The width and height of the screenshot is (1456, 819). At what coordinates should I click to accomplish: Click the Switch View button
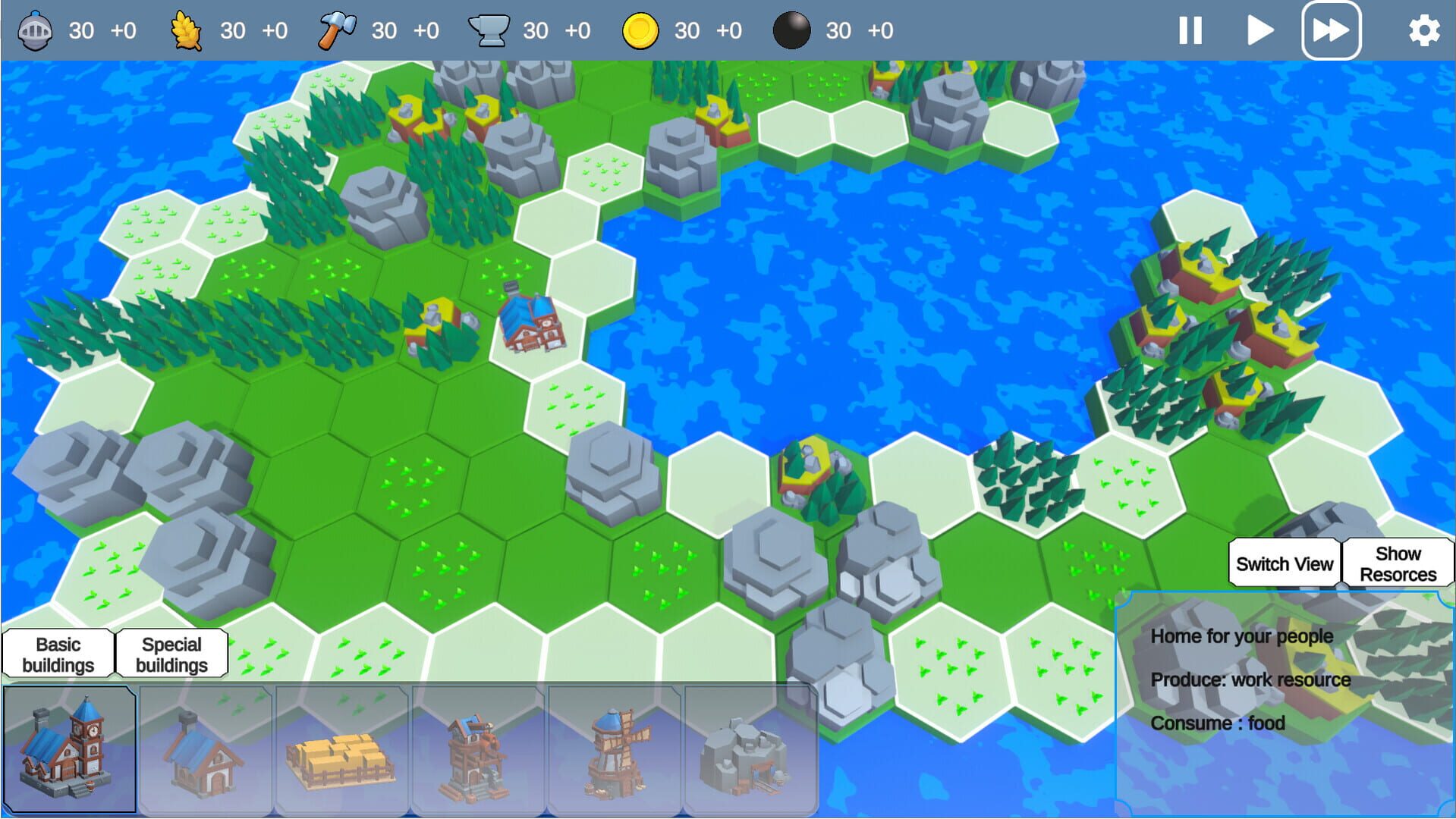pyautogui.click(x=1284, y=563)
